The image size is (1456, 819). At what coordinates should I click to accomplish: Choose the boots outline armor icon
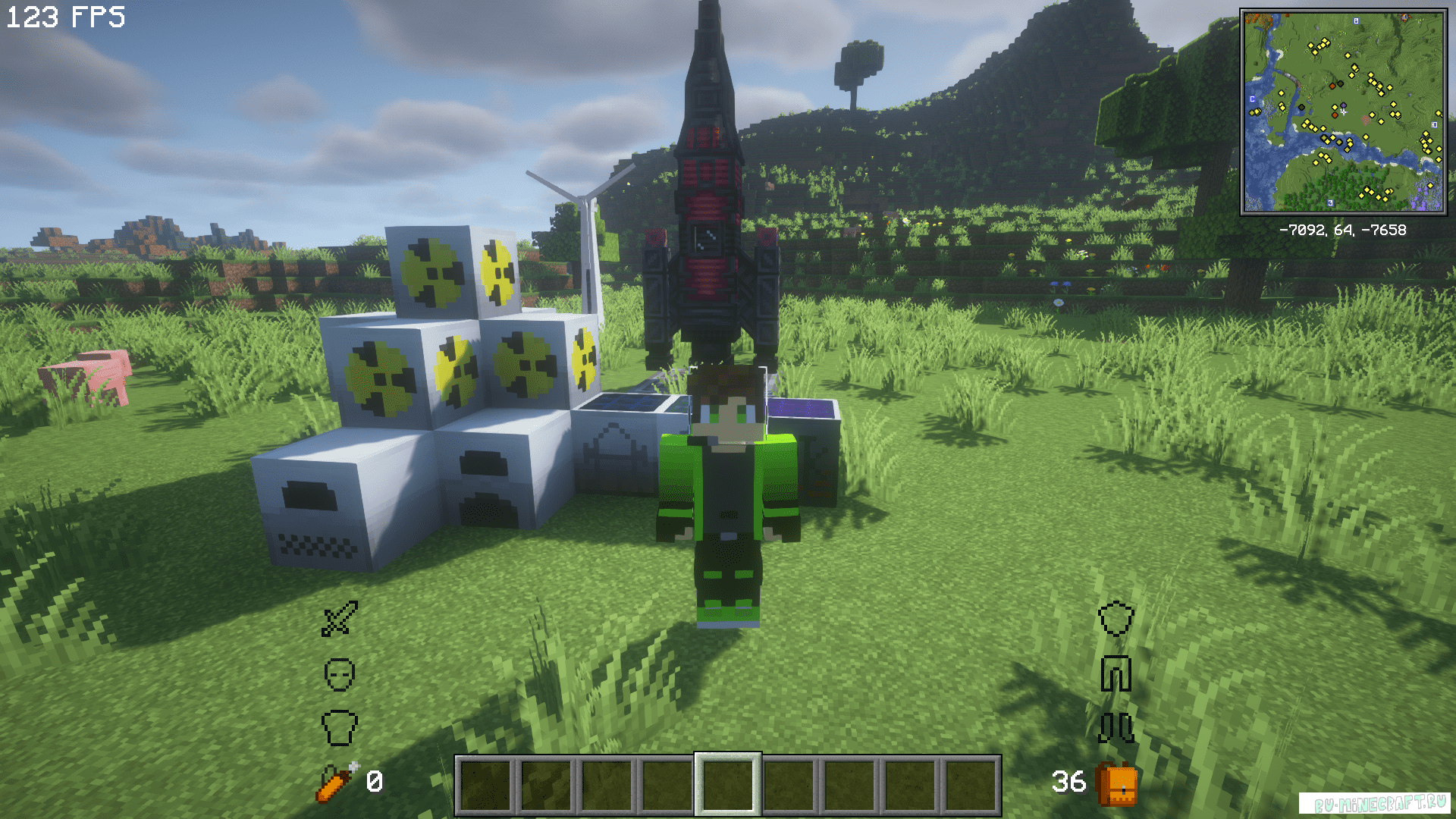(x=1116, y=727)
